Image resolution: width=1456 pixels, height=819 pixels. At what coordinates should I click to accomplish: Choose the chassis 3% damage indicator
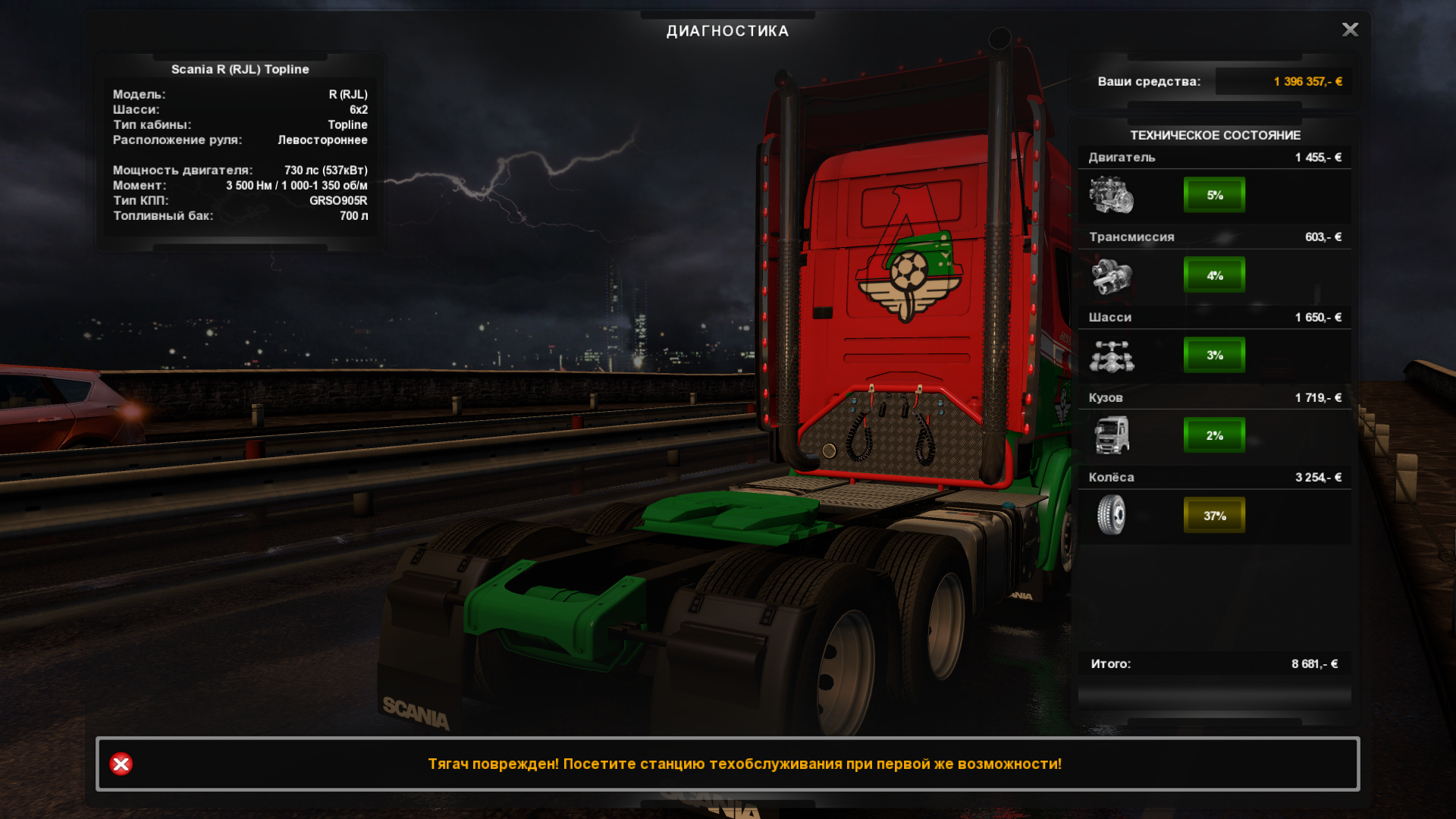(x=1214, y=355)
